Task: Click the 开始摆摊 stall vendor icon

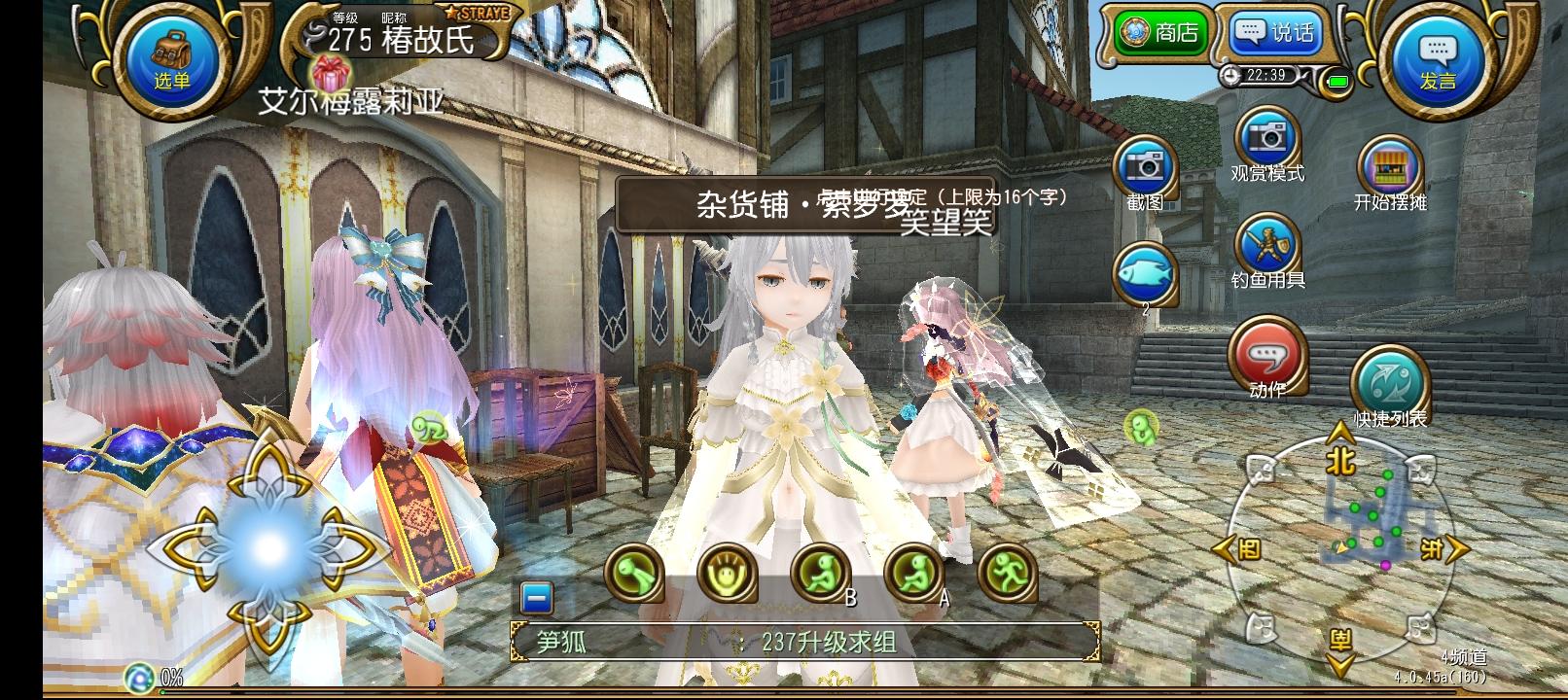Action: tap(1390, 165)
